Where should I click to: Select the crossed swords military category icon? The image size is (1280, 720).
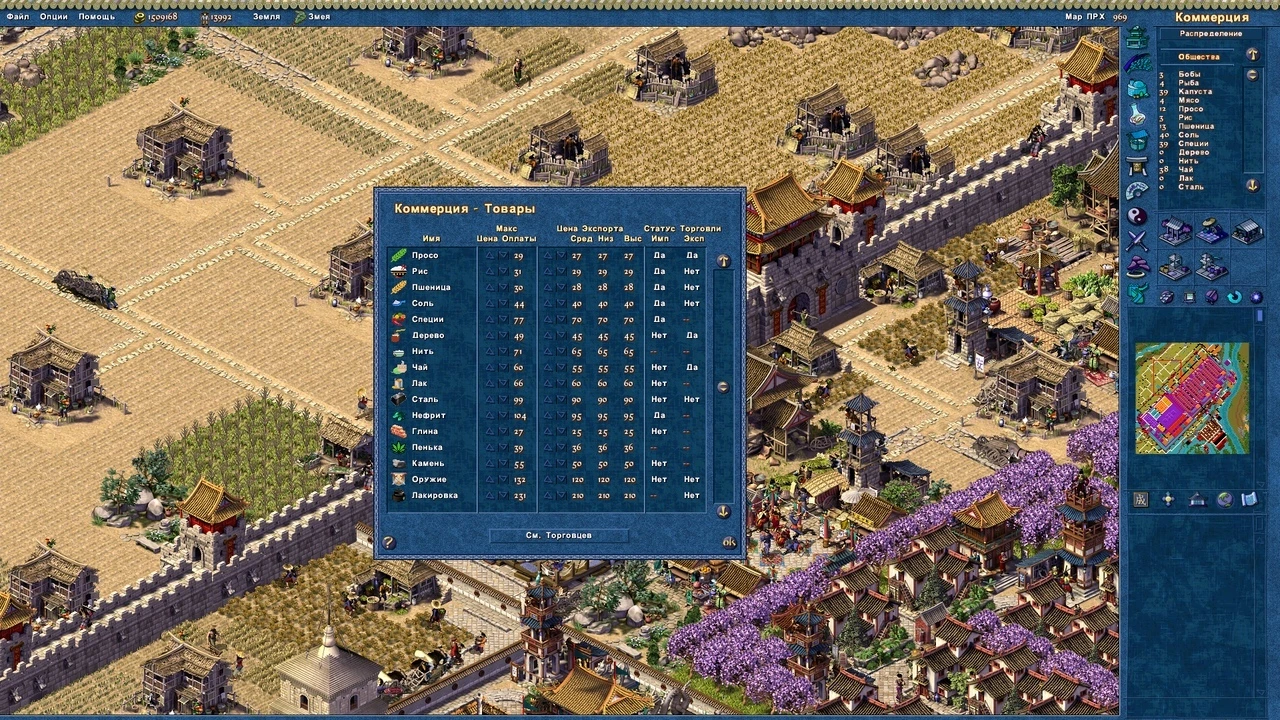click(x=1137, y=237)
